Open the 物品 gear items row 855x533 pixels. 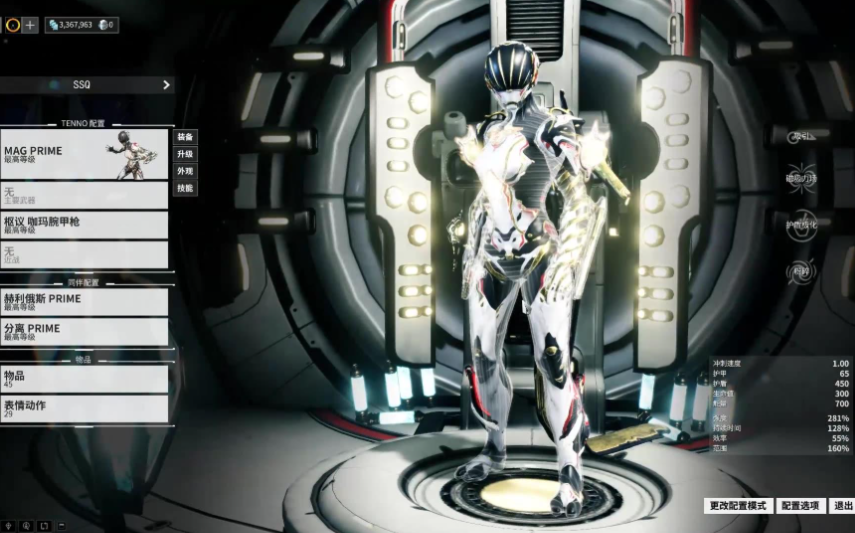tap(84, 379)
